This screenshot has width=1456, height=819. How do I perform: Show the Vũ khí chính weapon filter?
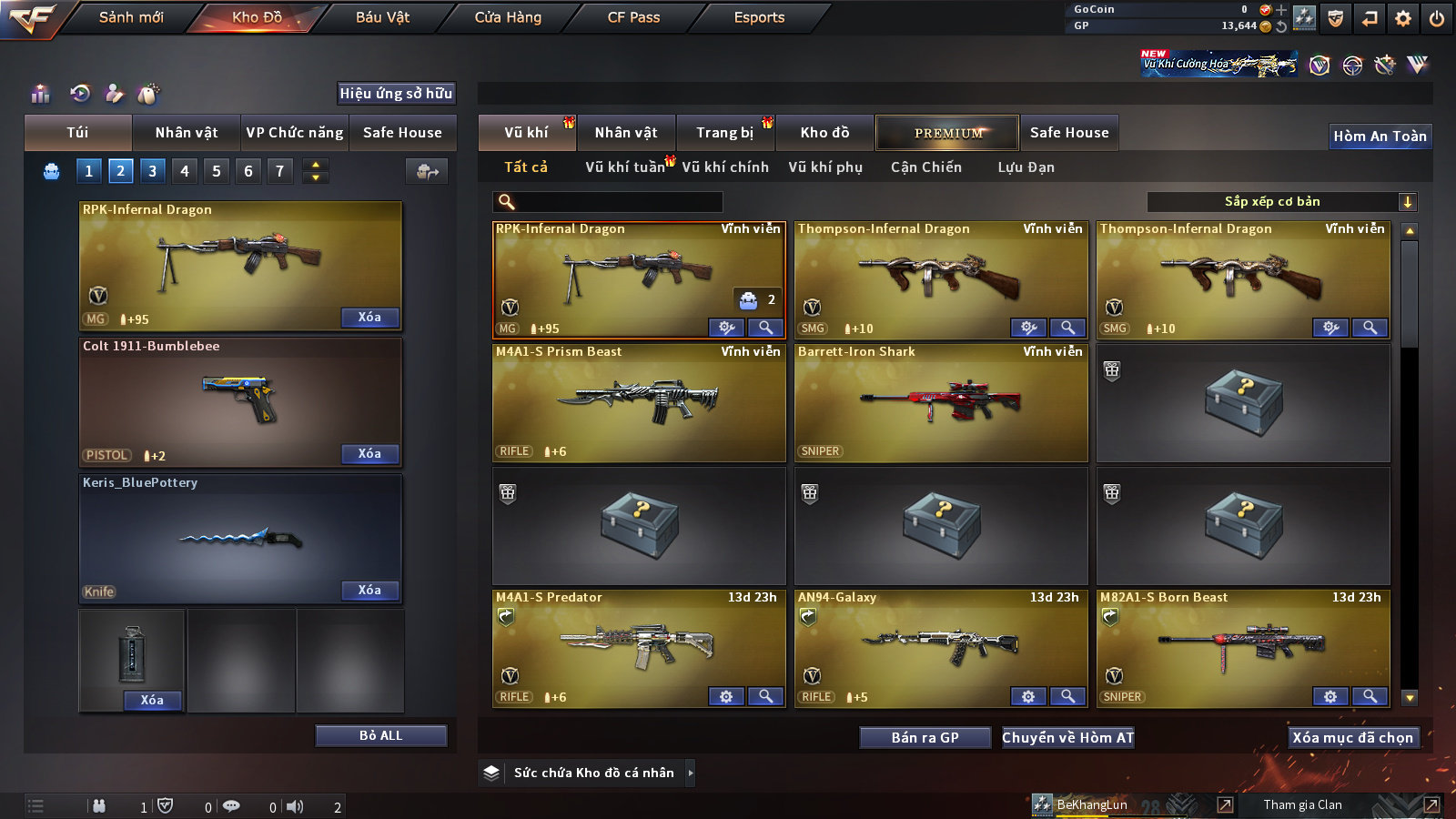[724, 167]
